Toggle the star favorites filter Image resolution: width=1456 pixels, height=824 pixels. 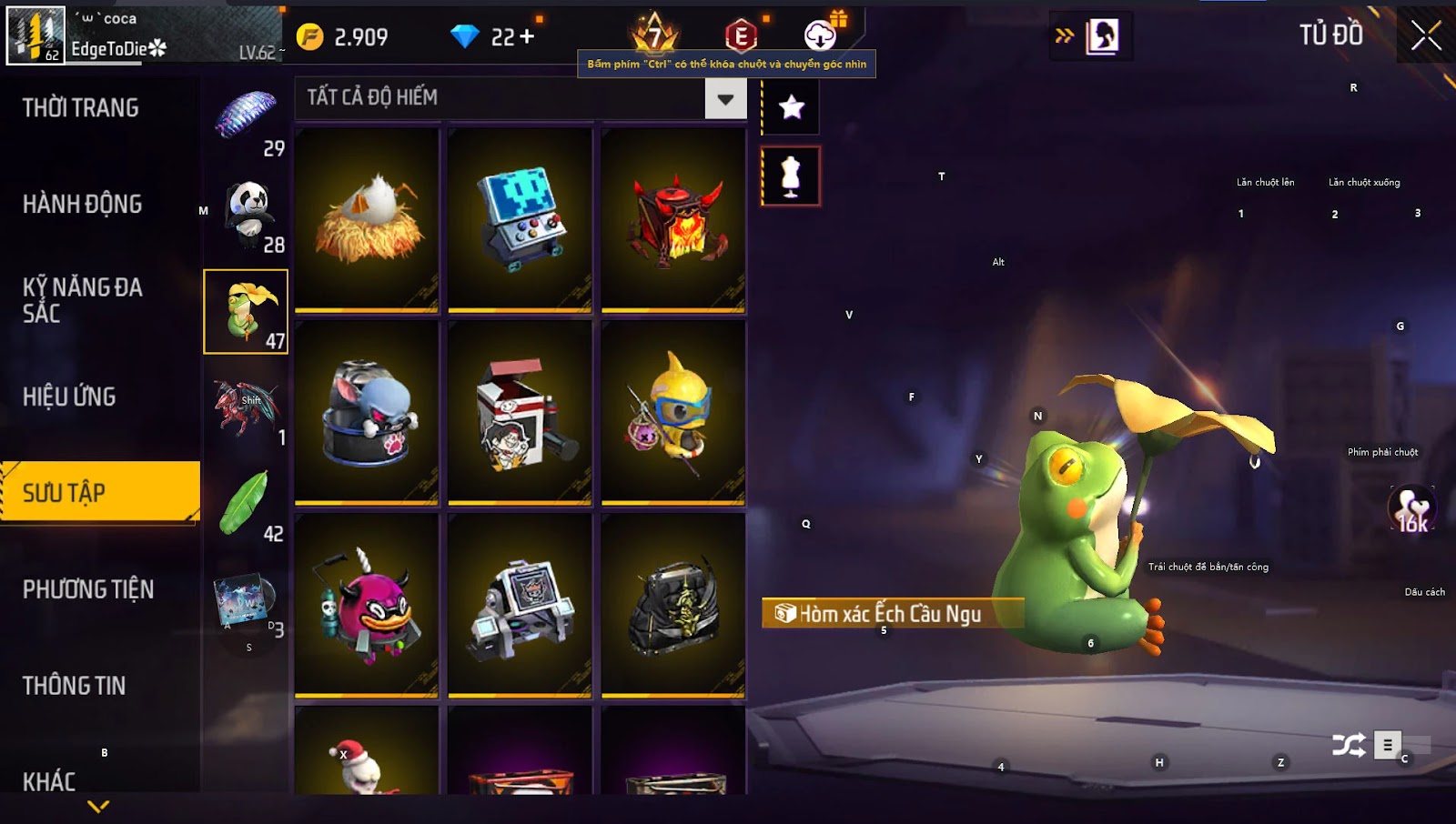click(791, 107)
